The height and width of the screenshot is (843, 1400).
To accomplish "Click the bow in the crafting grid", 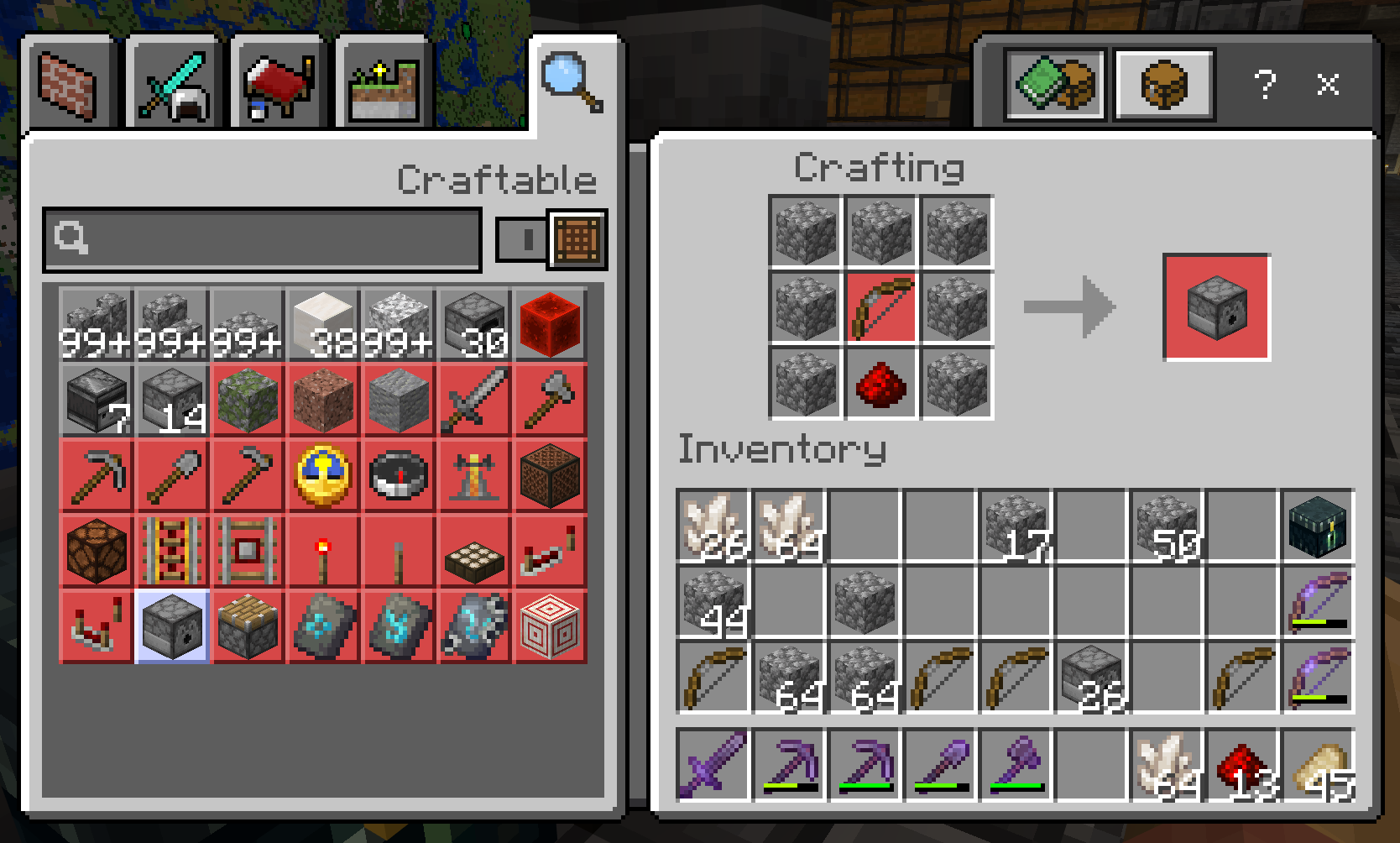I will [x=880, y=307].
